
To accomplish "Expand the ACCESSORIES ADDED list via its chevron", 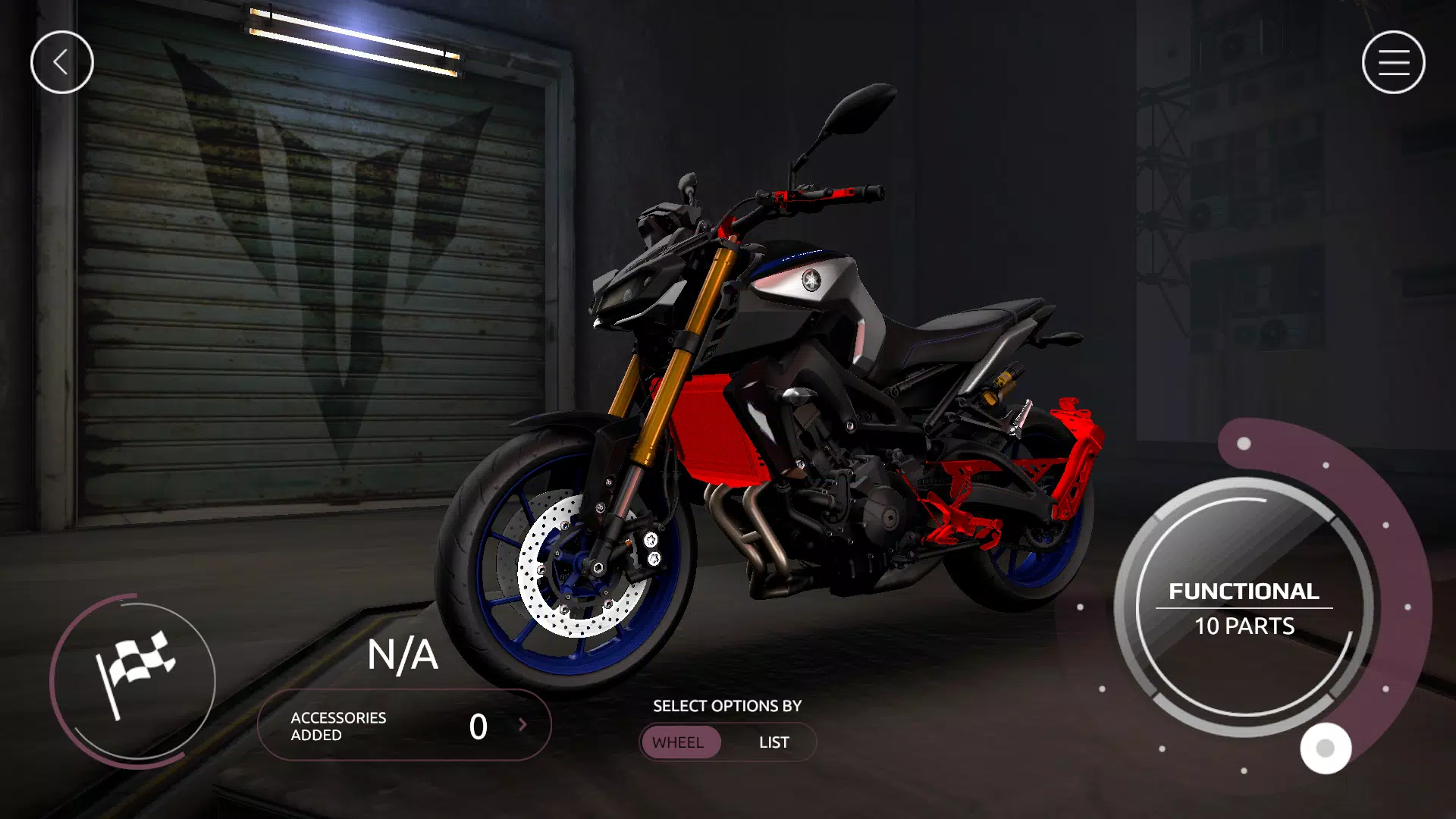I will 523,726.
